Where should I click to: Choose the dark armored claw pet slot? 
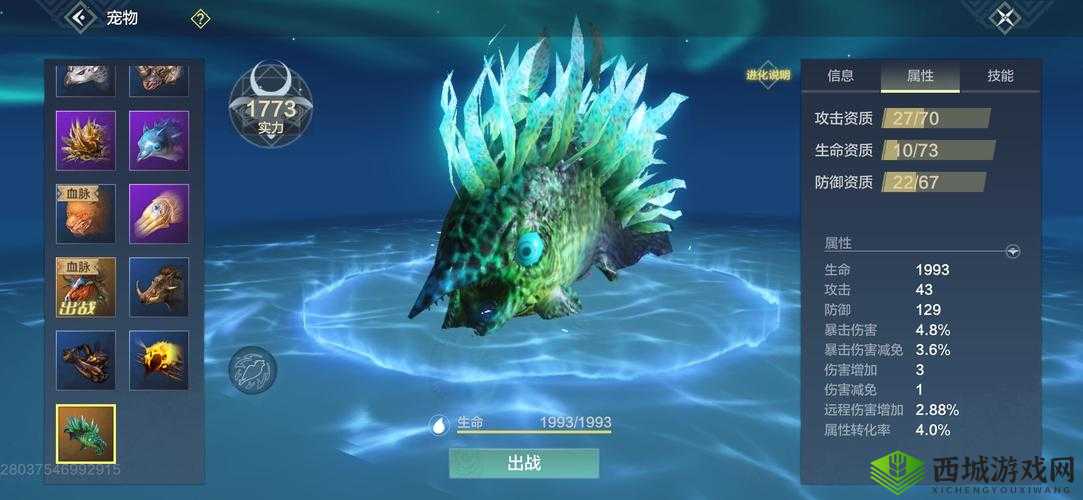[86, 360]
